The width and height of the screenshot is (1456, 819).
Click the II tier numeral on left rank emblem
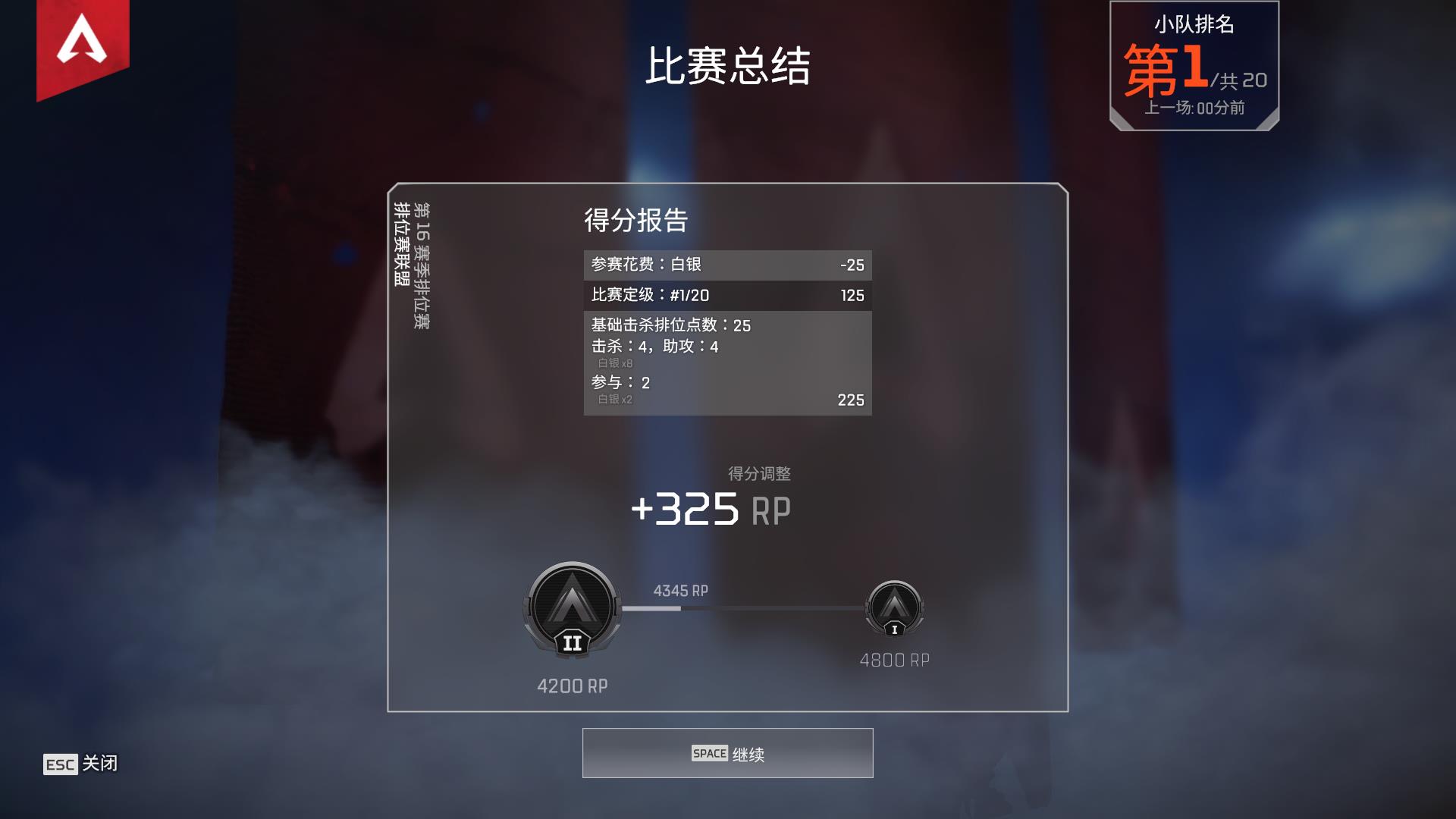tap(573, 644)
